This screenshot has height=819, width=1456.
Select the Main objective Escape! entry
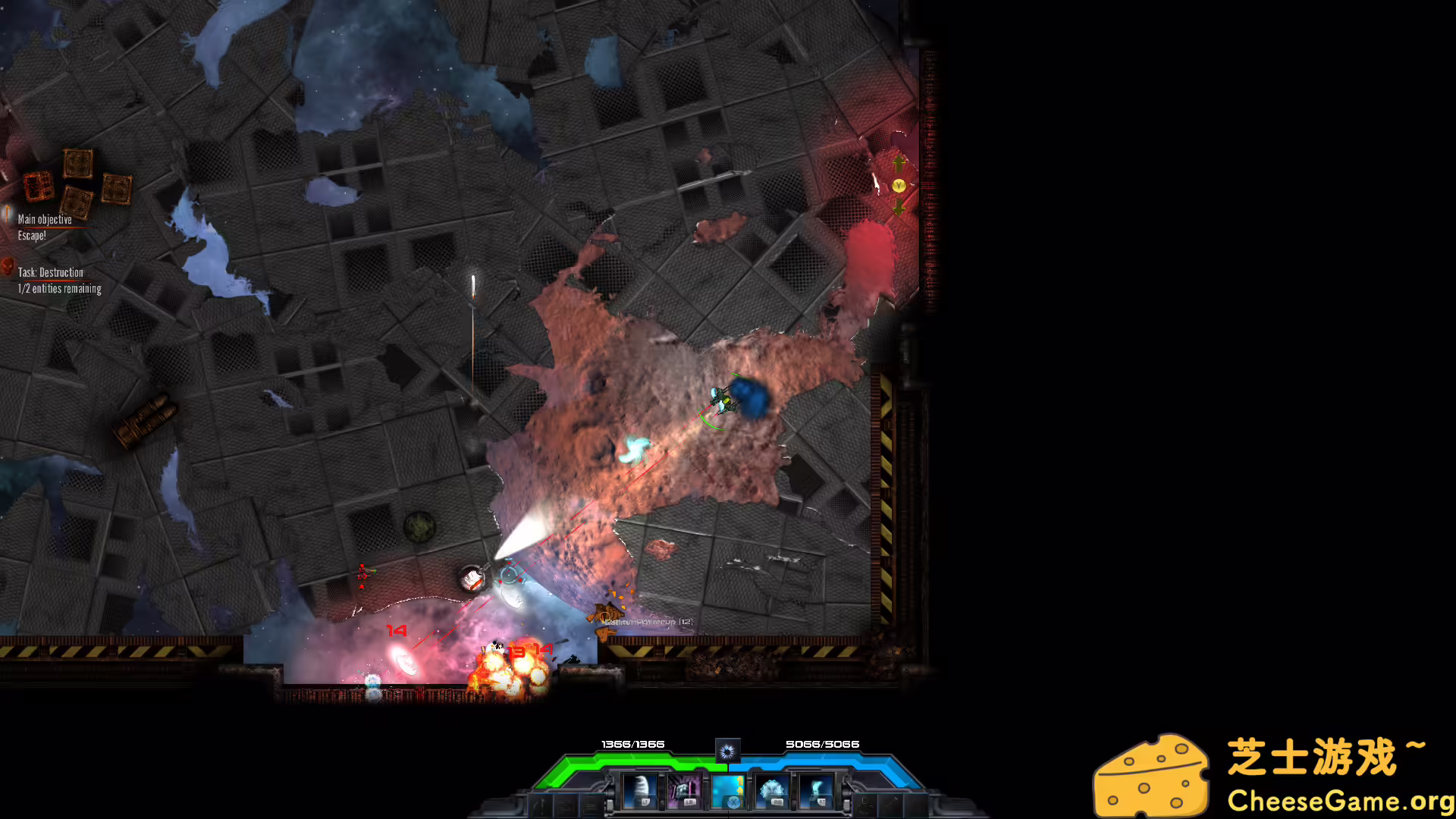click(x=44, y=226)
